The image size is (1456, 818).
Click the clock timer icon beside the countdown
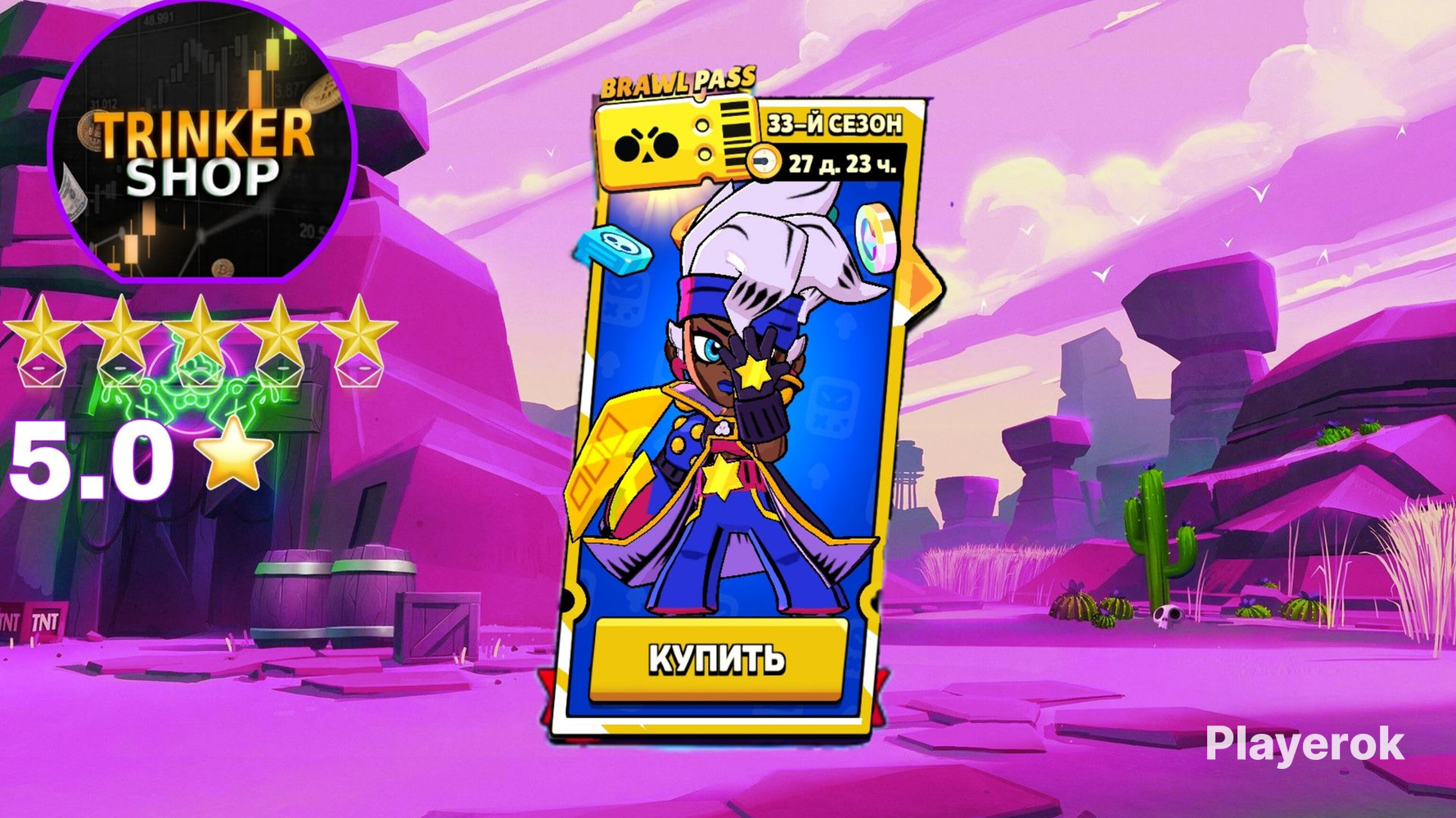coord(764,162)
